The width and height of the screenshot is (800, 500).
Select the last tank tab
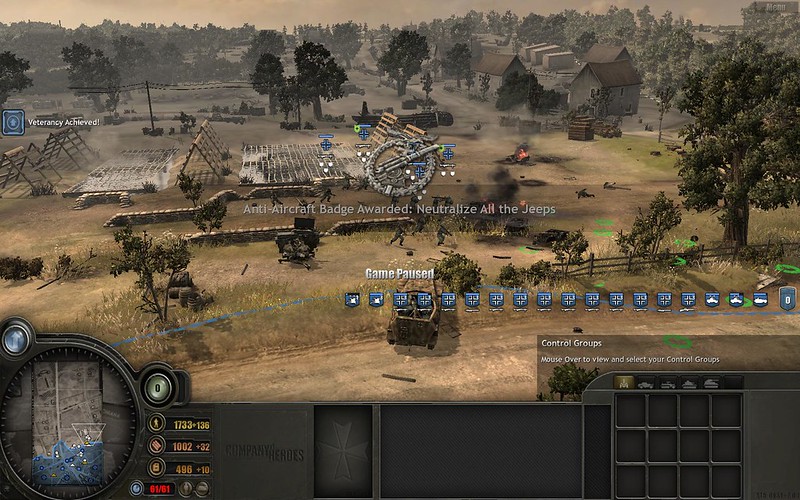coord(711,383)
